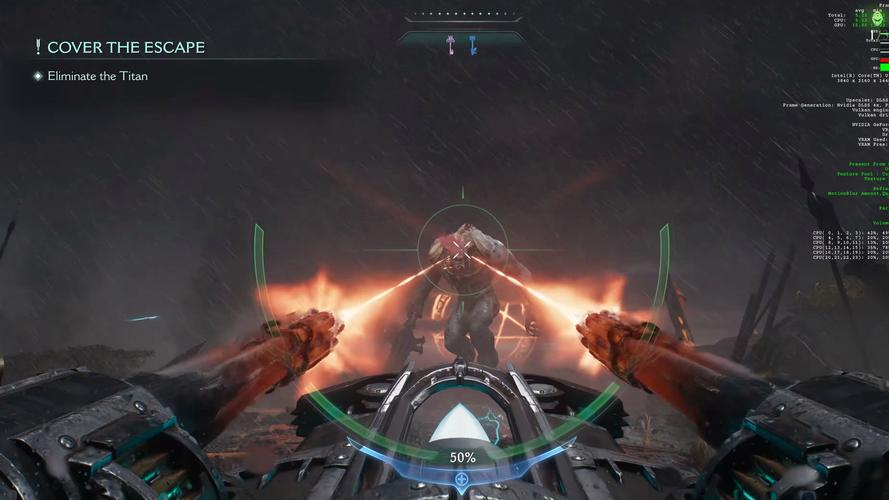Select the Eliminate the Titan objective
The image size is (889, 500).
[97, 76]
